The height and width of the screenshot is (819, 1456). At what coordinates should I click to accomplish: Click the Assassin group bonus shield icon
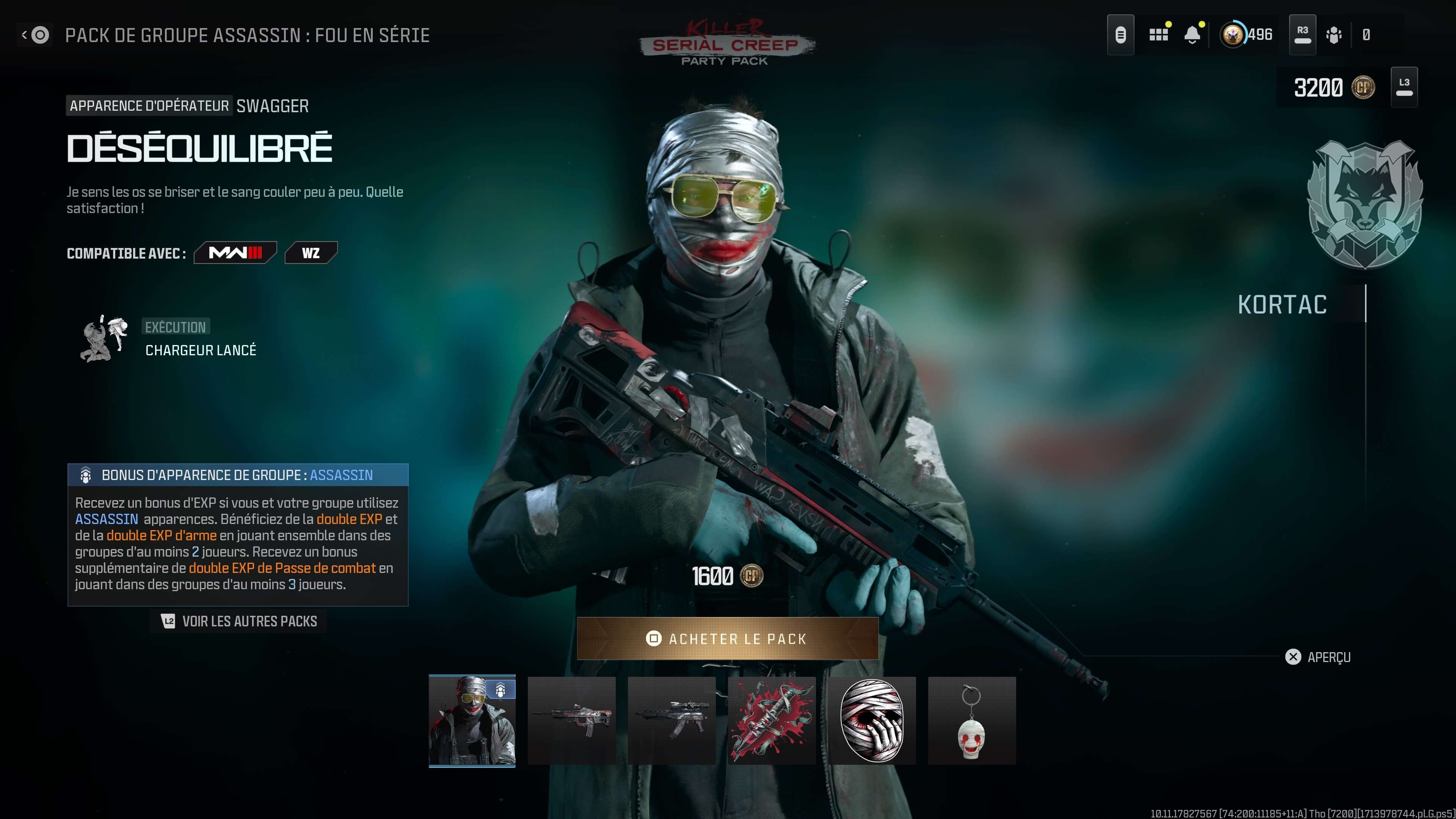click(85, 475)
